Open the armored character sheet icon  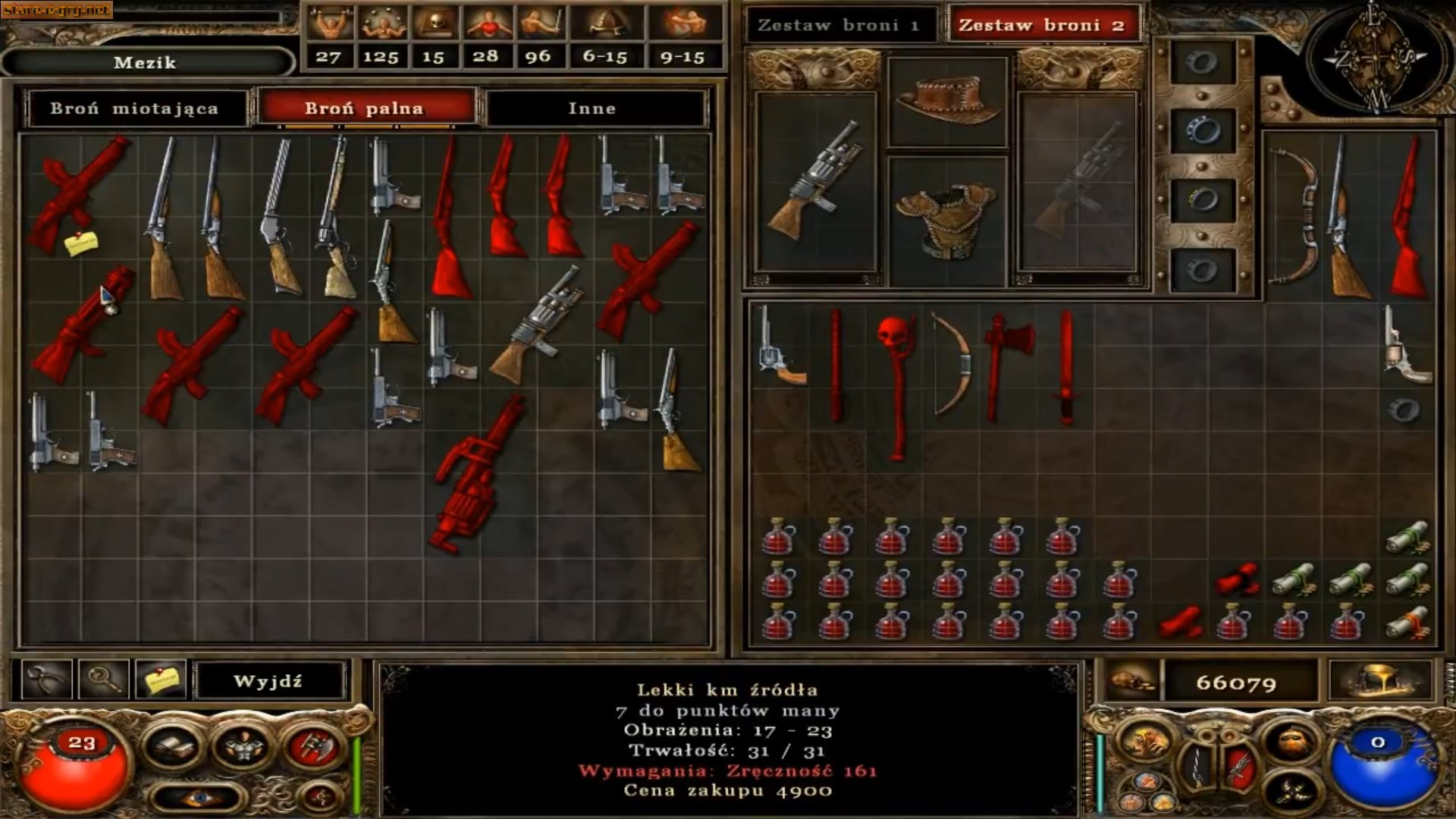(242, 746)
